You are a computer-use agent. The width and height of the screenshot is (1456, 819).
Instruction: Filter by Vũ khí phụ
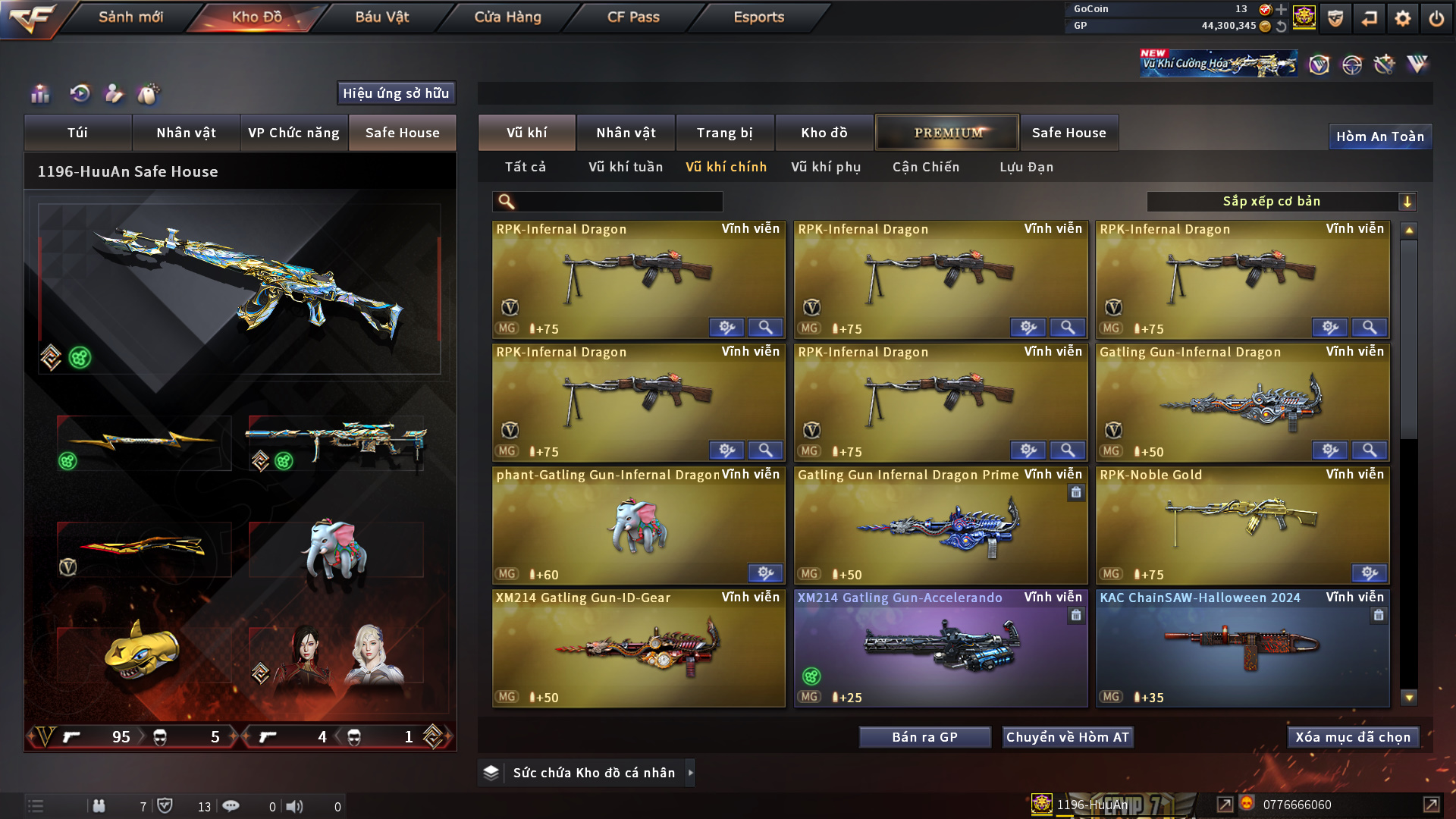[826, 167]
